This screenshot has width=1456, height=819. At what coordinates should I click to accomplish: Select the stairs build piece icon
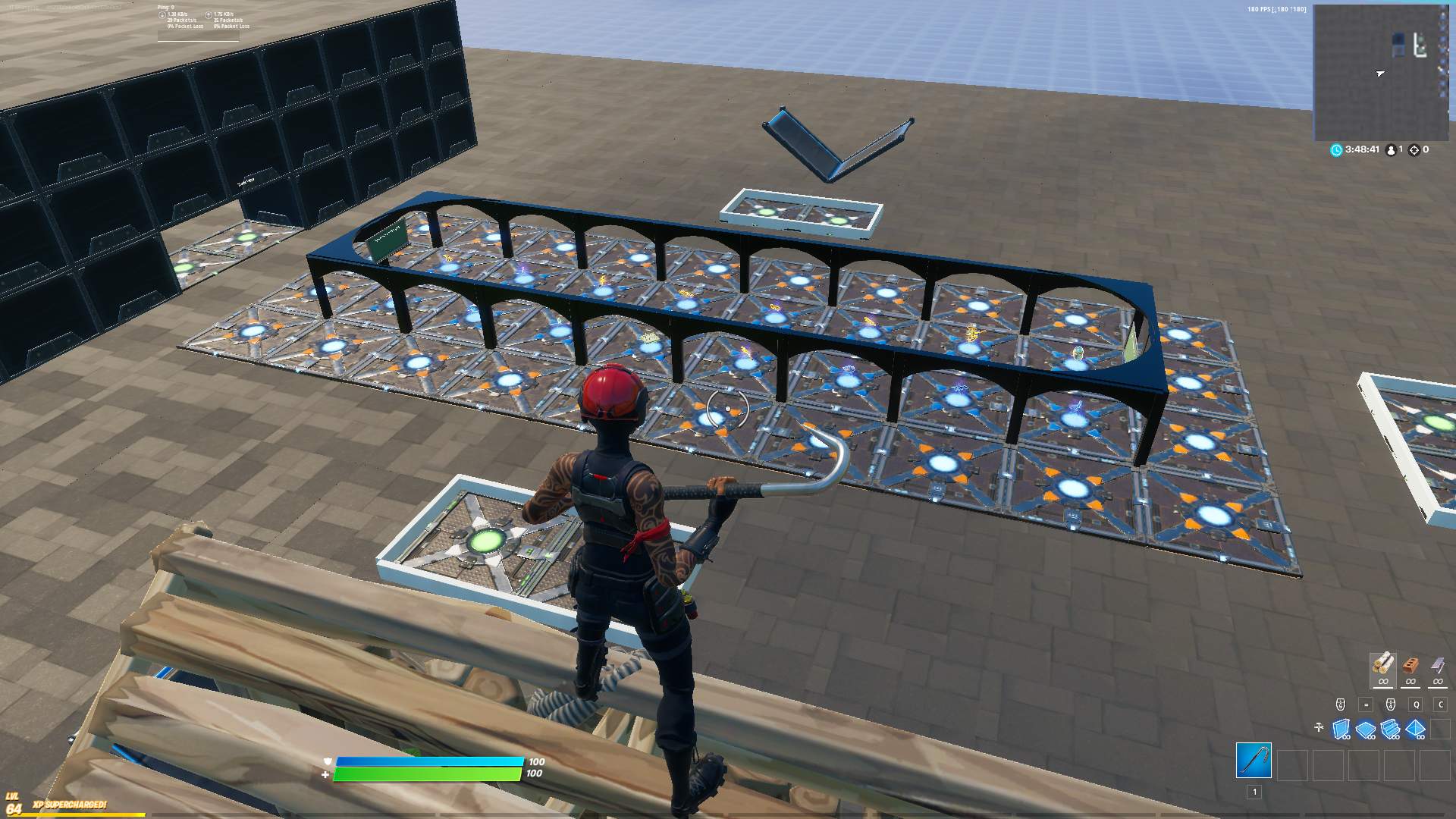[1390, 728]
